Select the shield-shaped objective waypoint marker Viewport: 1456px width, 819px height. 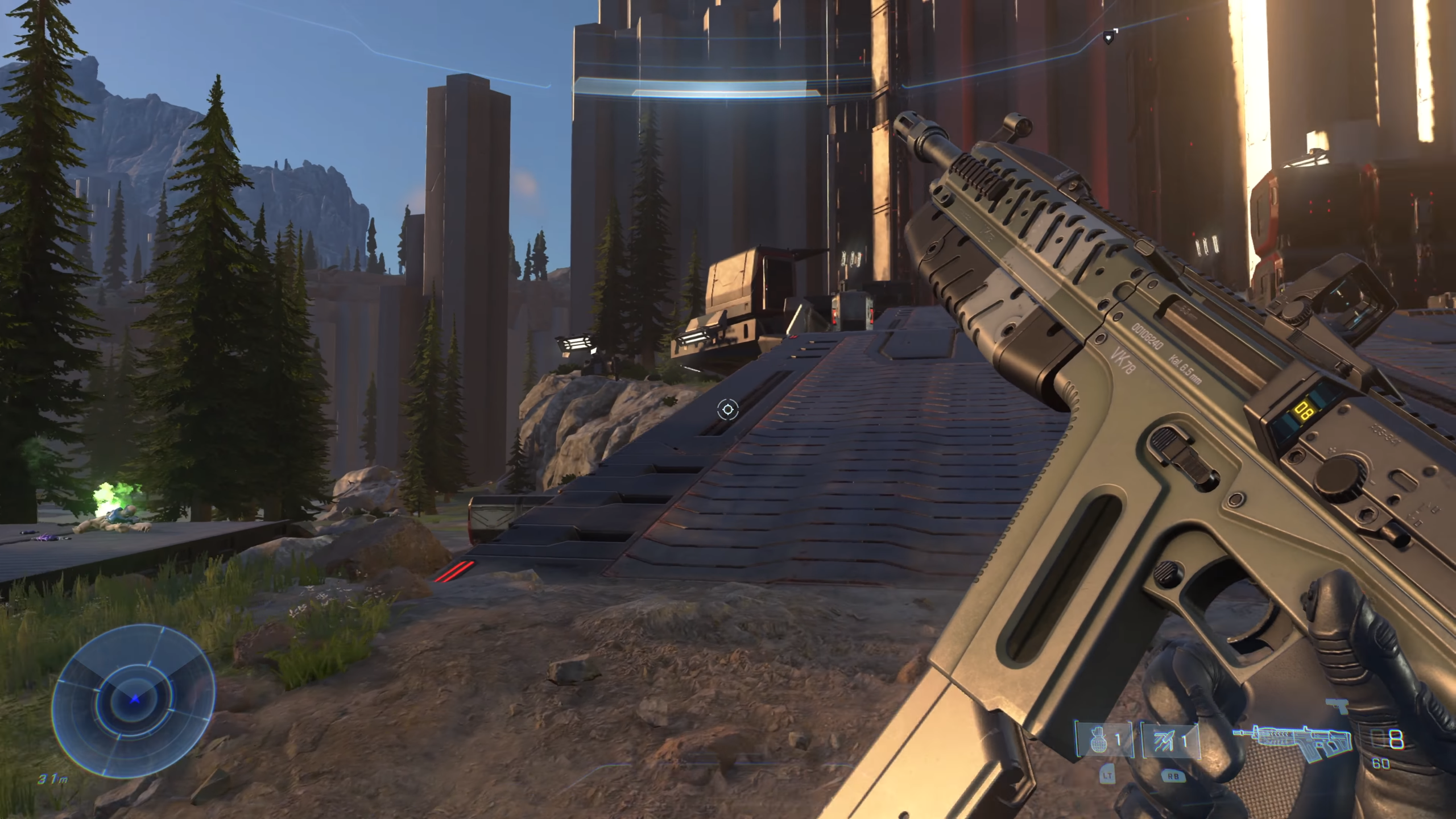tap(1108, 38)
